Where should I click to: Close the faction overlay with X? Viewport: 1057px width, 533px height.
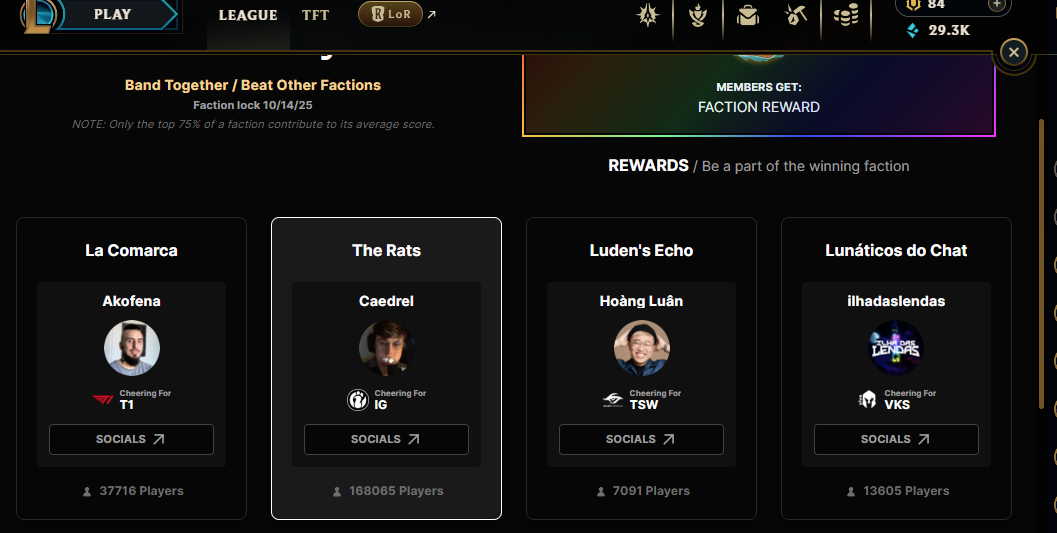pos(1014,52)
